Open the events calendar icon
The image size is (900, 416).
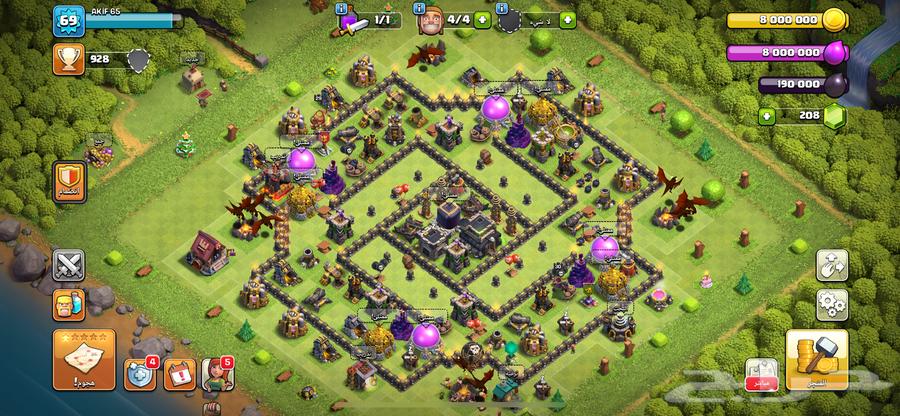(178, 374)
